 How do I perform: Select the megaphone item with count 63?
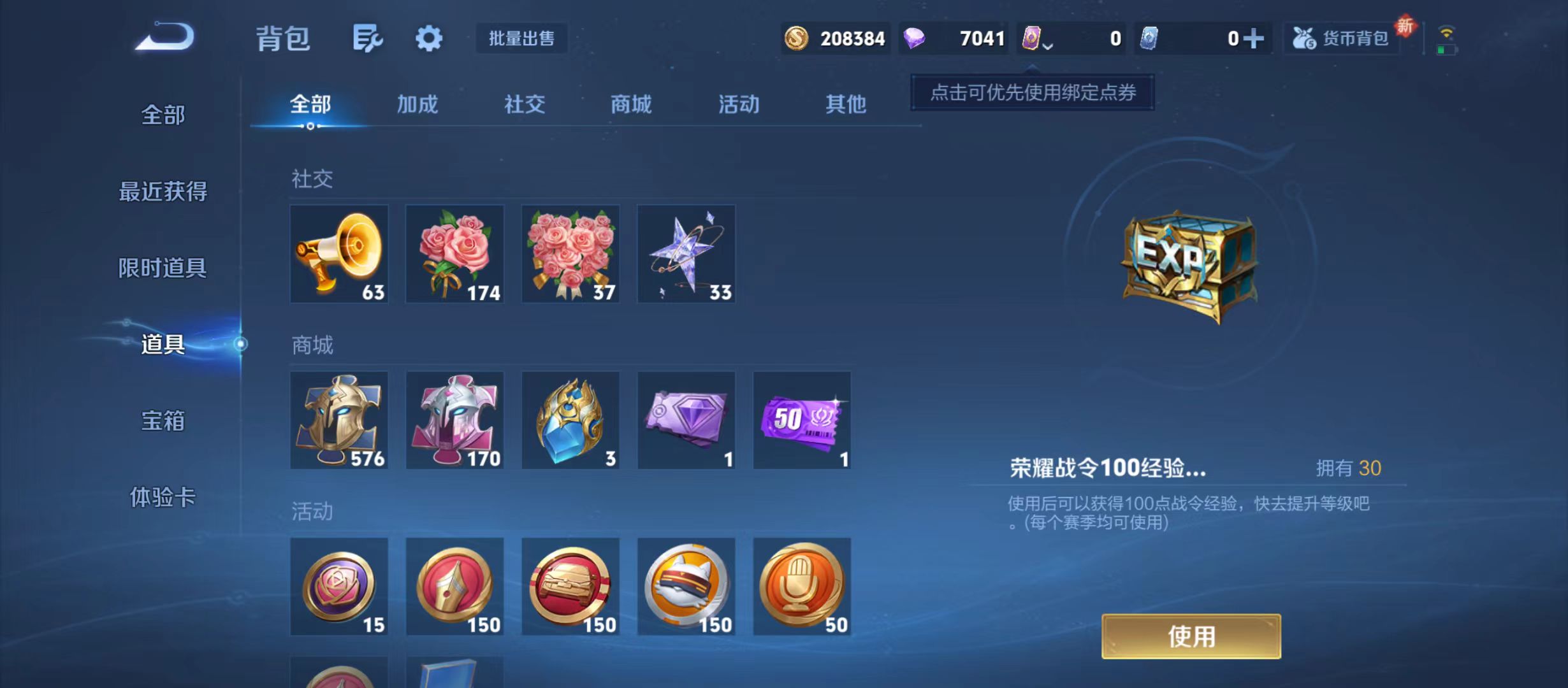click(339, 254)
